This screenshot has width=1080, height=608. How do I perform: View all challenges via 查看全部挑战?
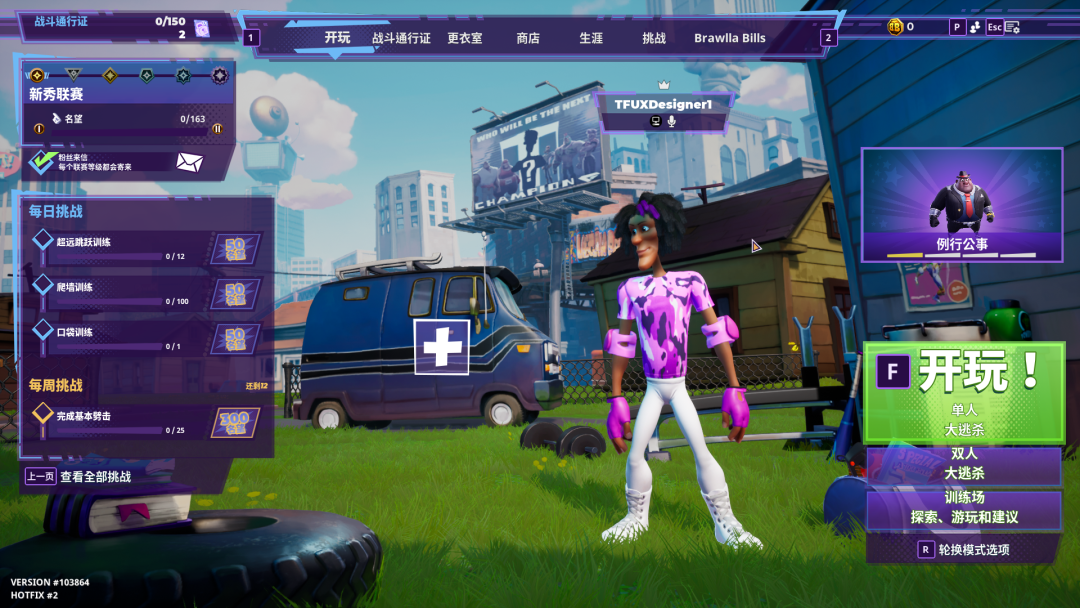point(94,477)
